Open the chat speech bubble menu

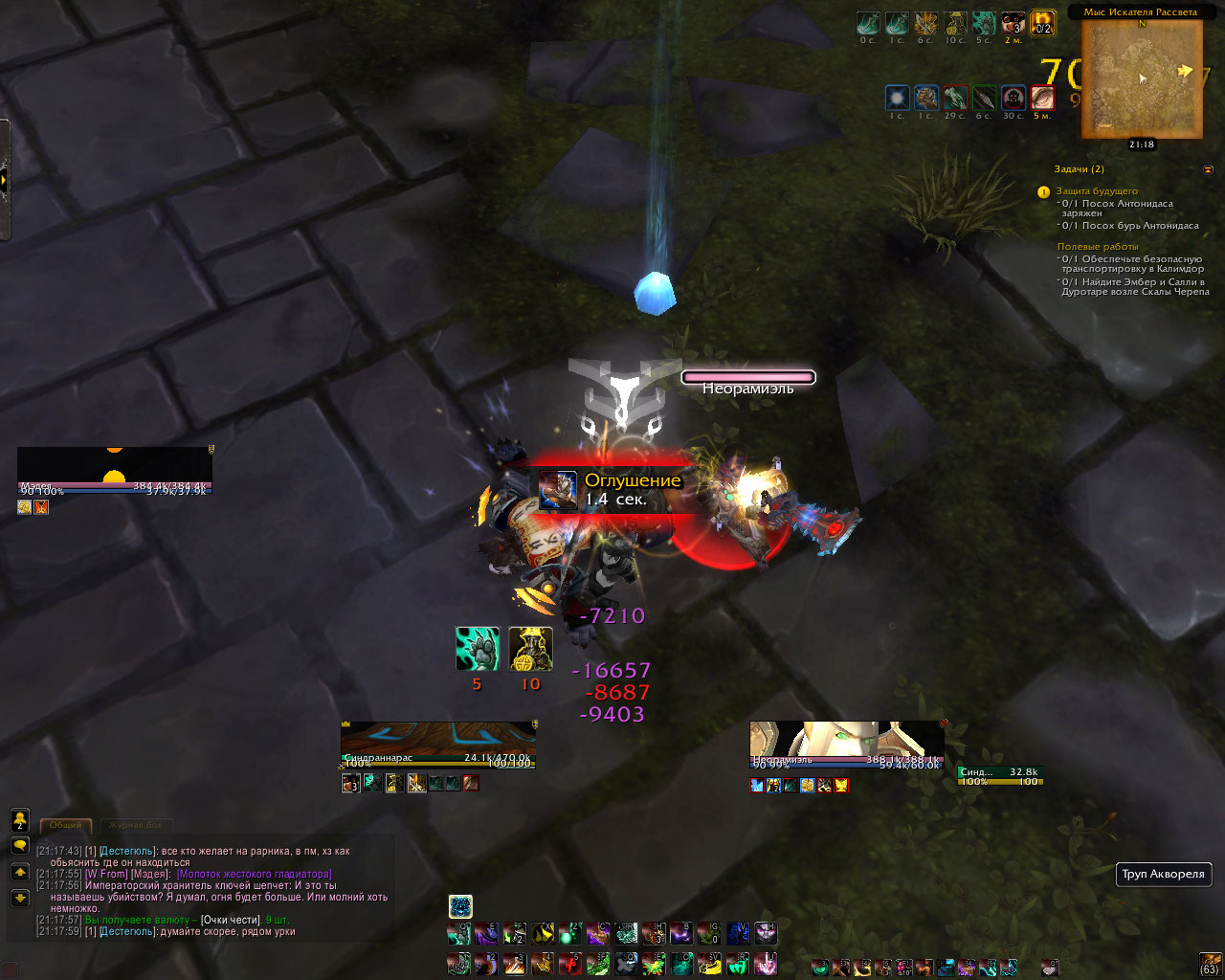click(19, 846)
